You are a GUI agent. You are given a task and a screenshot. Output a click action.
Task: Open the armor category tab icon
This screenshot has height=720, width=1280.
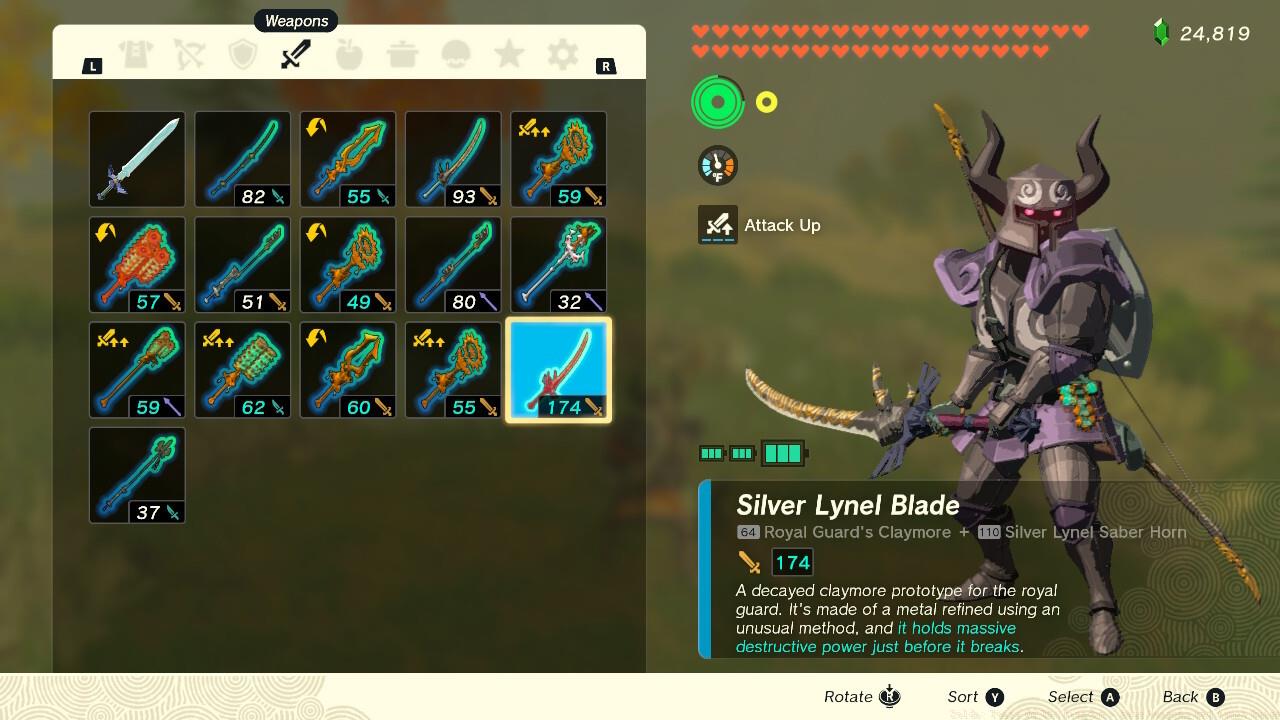137,55
